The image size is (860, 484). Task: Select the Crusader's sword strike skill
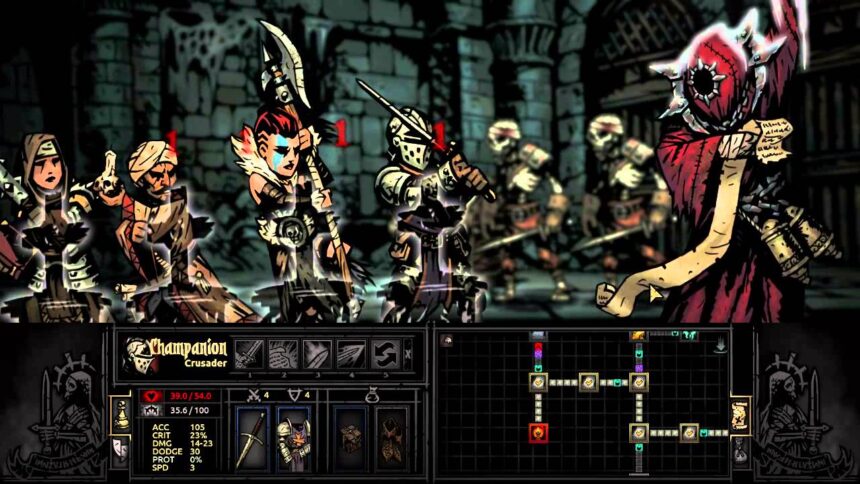pyautogui.click(x=250, y=352)
